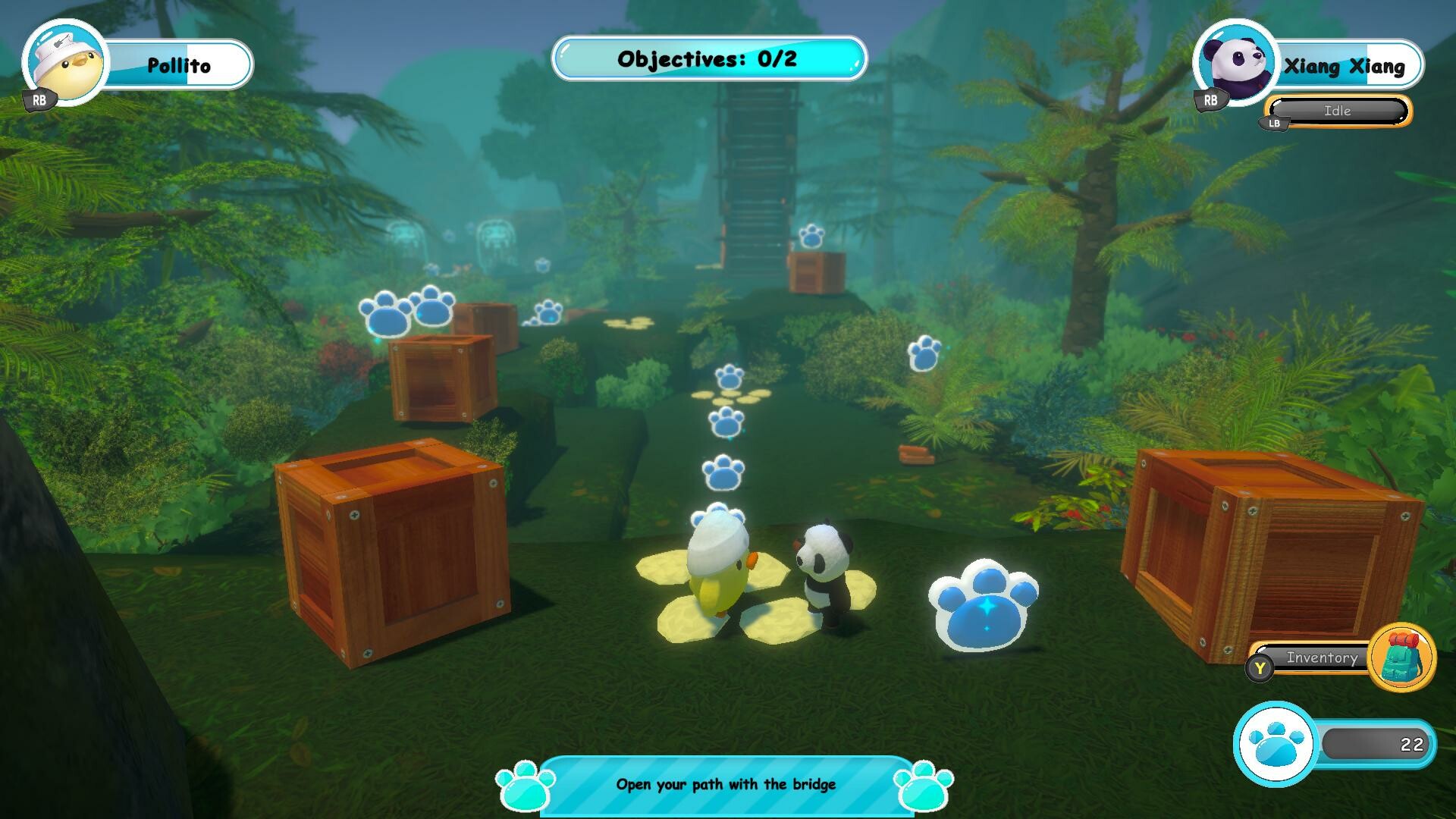The image size is (1456, 819).
Task: Select Pollito's name banner
Action: click(x=180, y=64)
